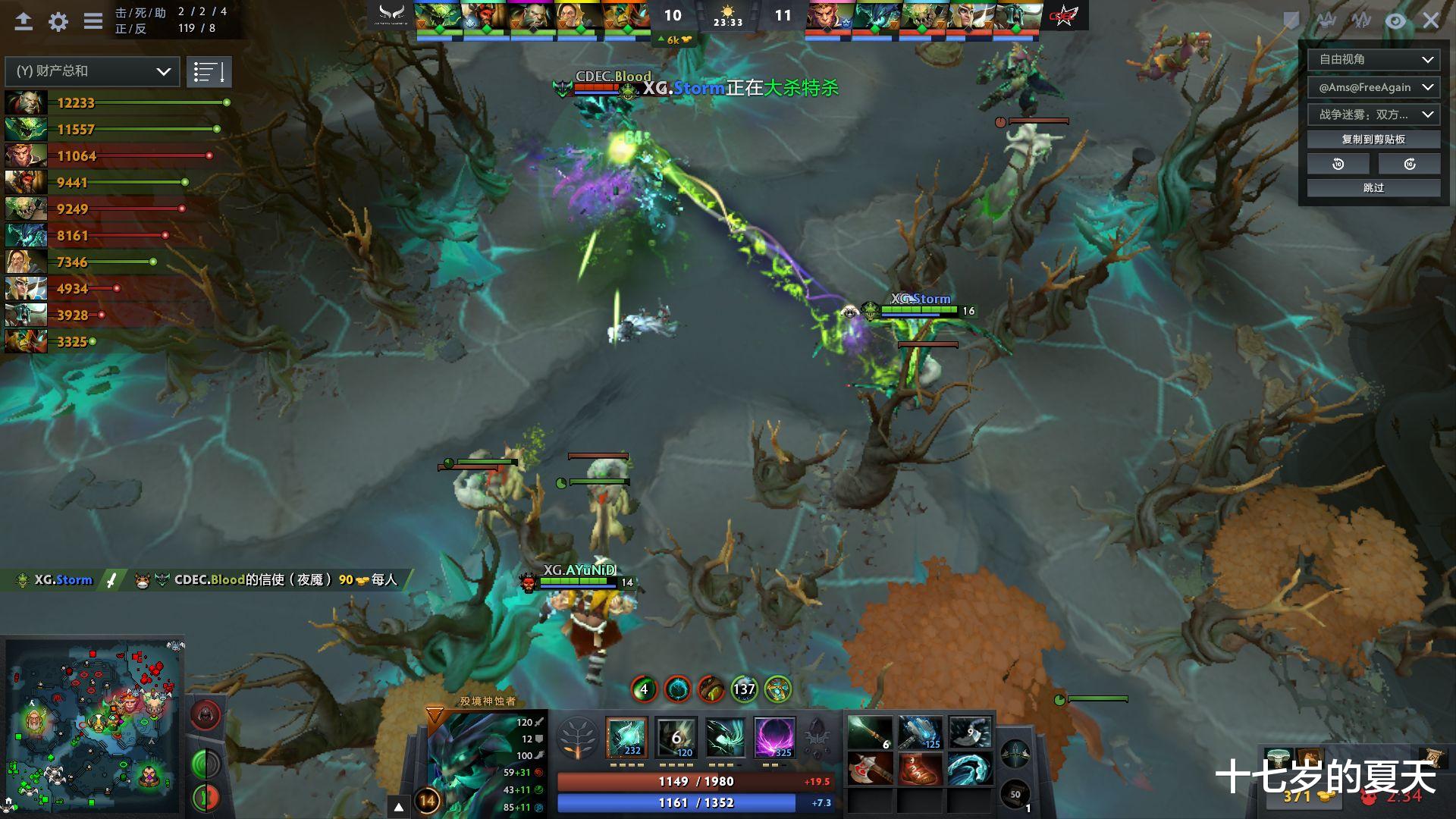The image size is (1456, 819).
Task: Open the detailed stats list next to dropdown
Action: tap(209, 71)
